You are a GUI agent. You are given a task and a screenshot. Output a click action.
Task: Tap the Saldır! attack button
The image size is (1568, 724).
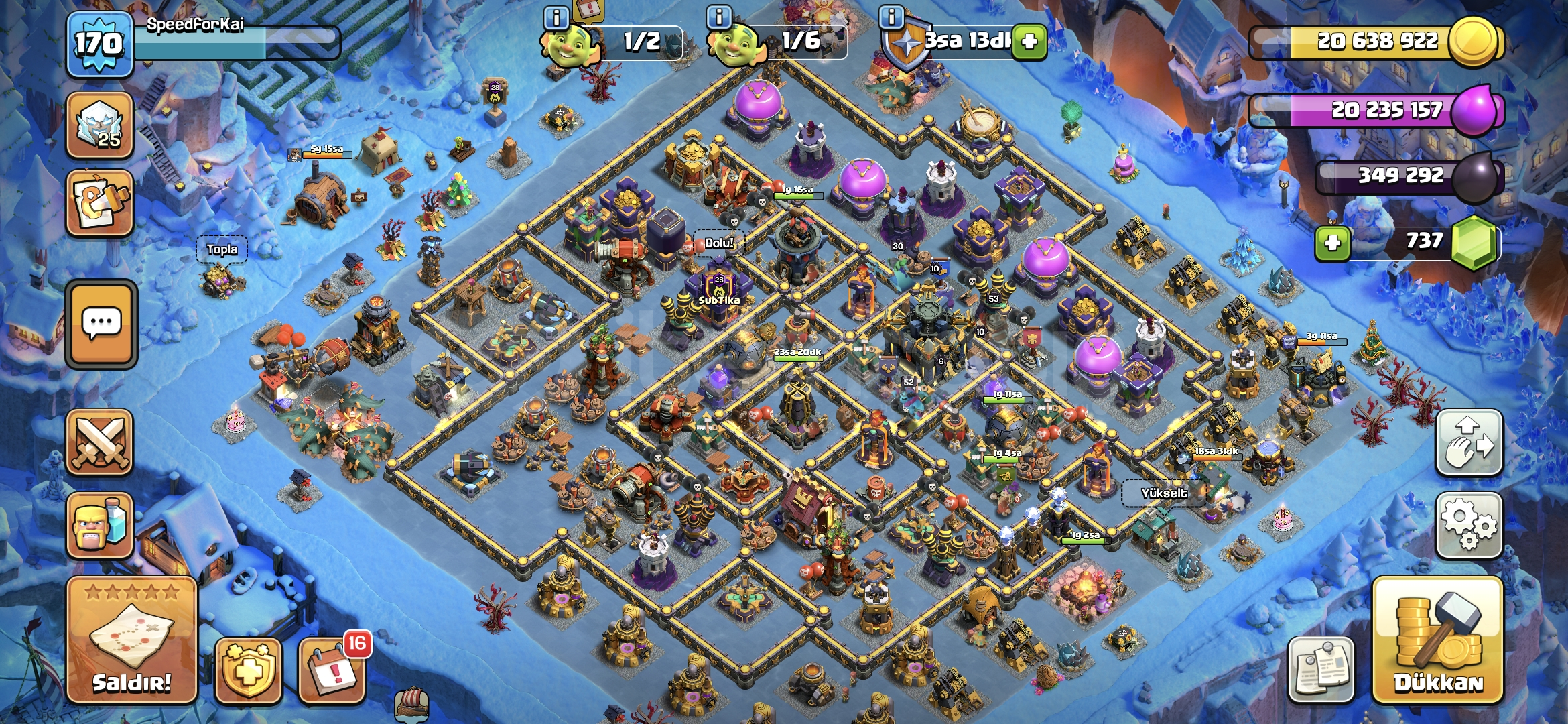pos(131,640)
